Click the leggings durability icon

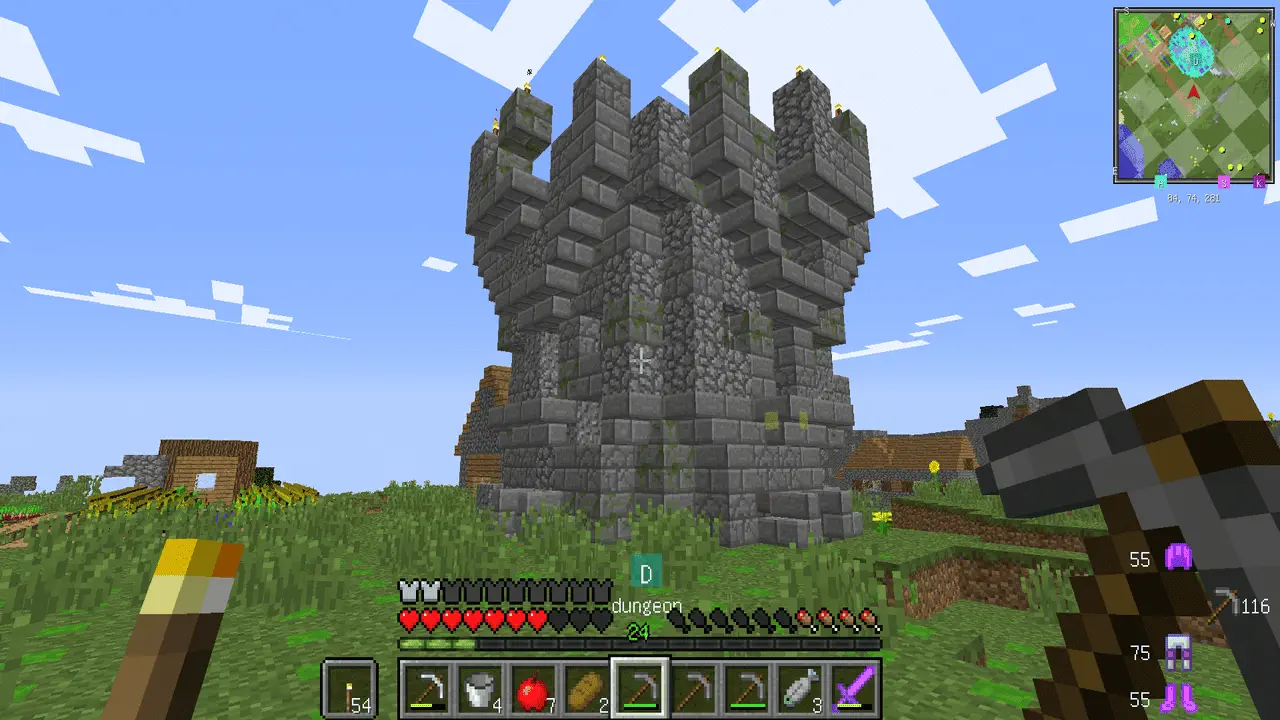click(1177, 653)
